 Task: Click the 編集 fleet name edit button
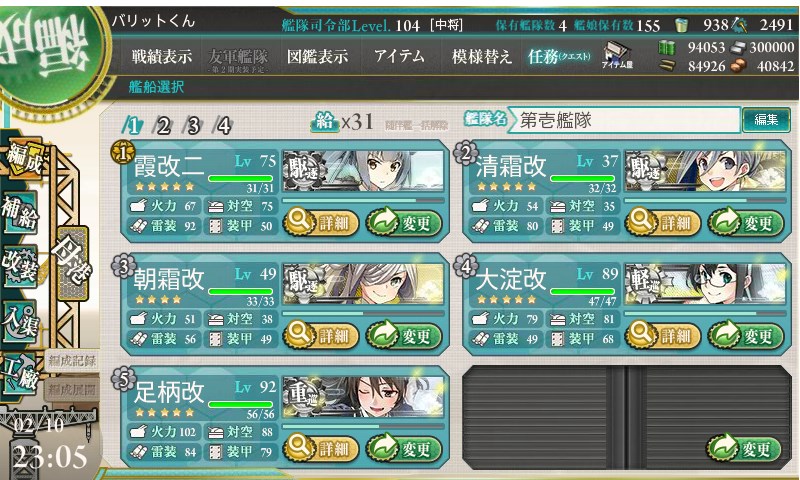tap(766, 120)
